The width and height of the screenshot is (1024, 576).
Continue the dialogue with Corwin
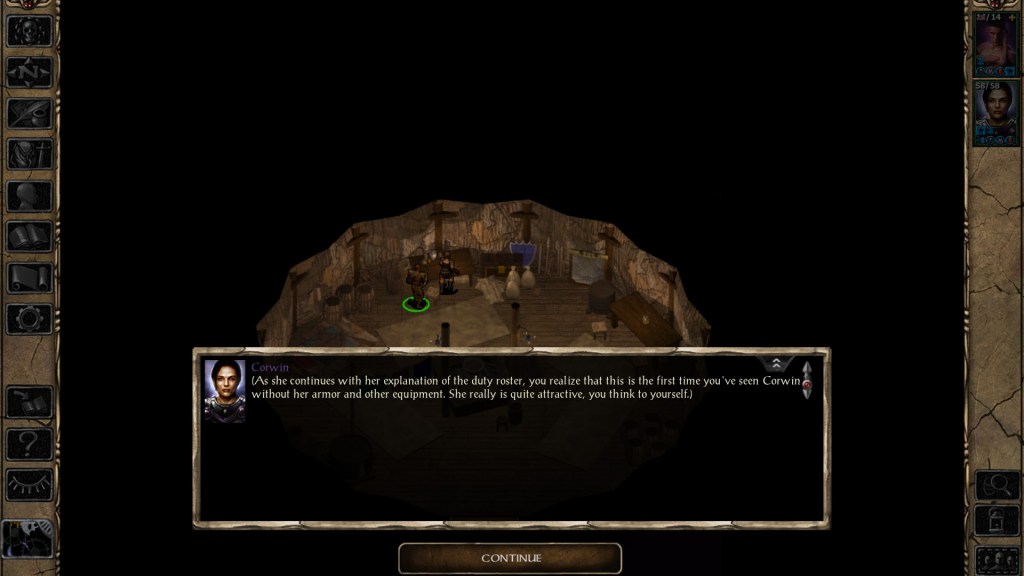pyautogui.click(x=510, y=558)
